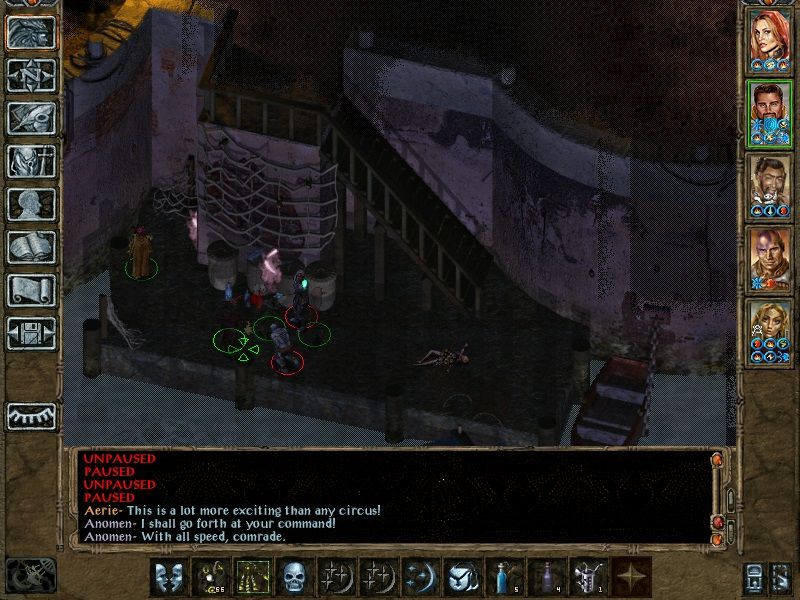
Task: Open the priest scroll button
Action: (31, 290)
